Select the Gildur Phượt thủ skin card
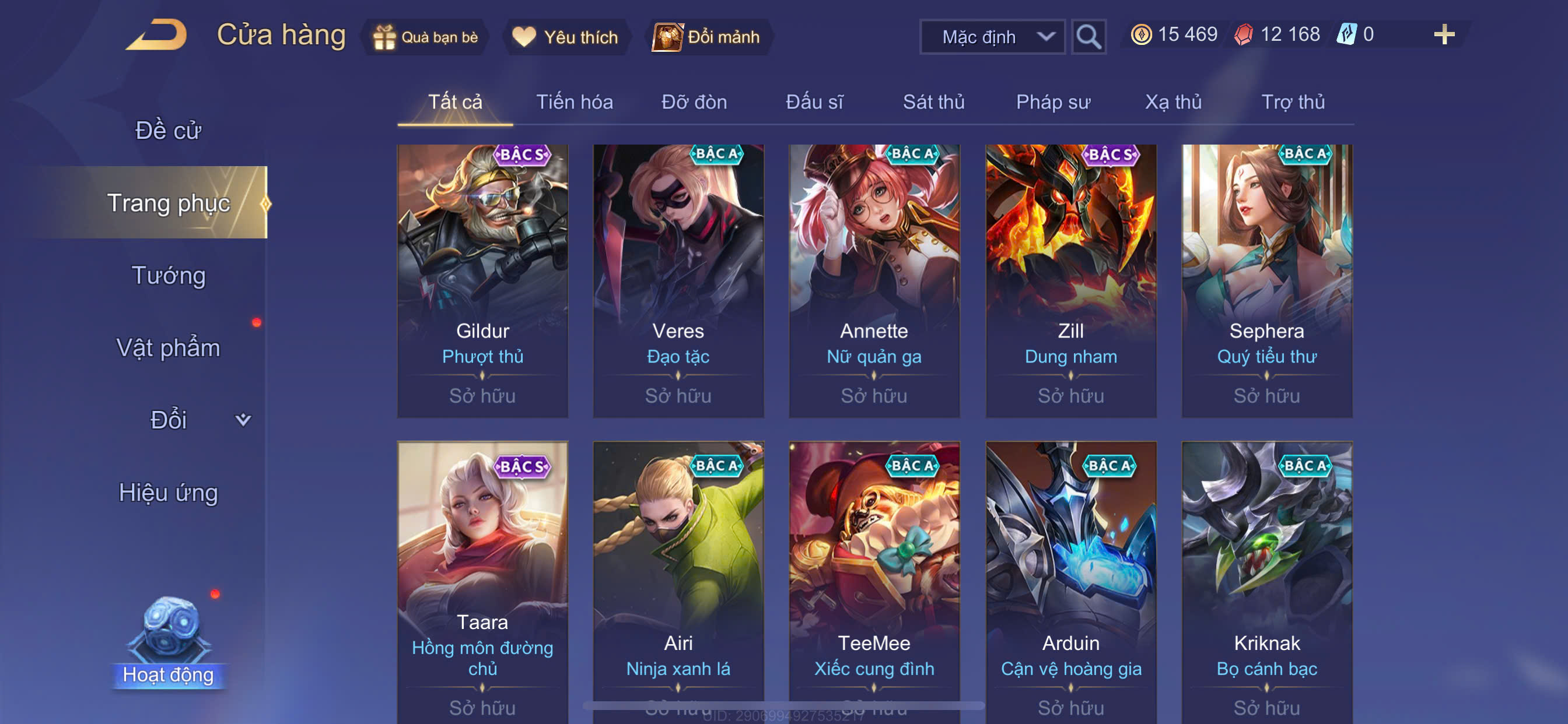 [482, 281]
